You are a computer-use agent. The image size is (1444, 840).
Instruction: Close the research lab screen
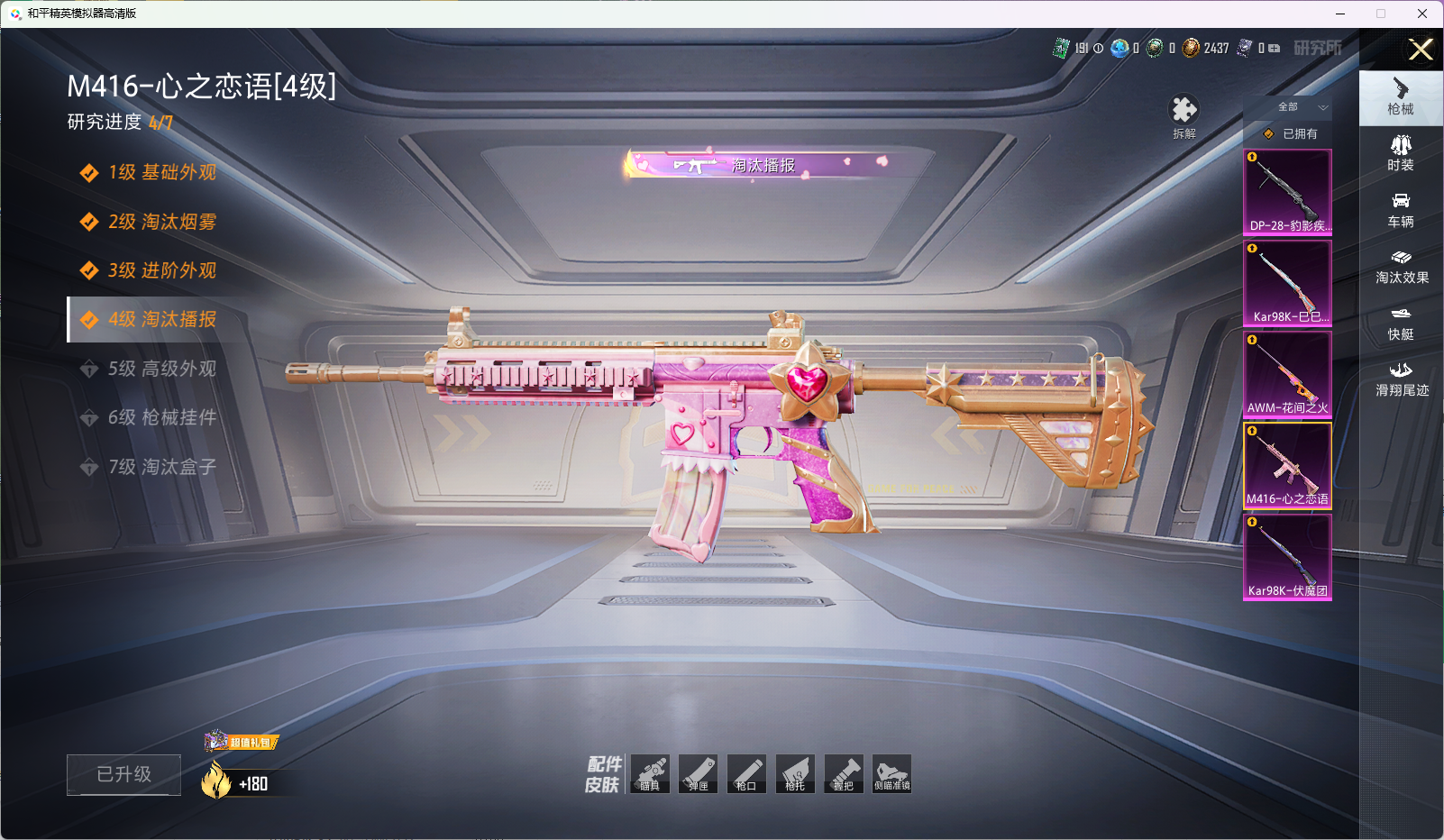click(x=1421, y=50)
